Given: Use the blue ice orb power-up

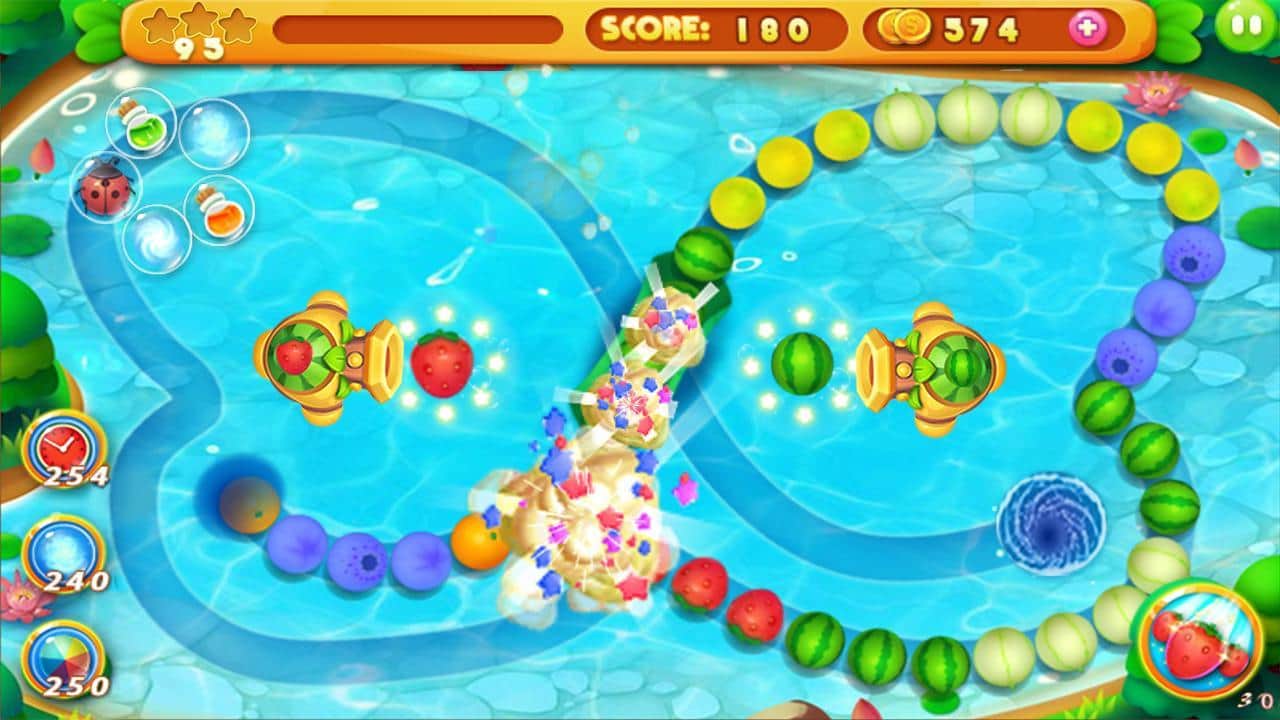Looking at the screenshot, I should click(63, 551).
